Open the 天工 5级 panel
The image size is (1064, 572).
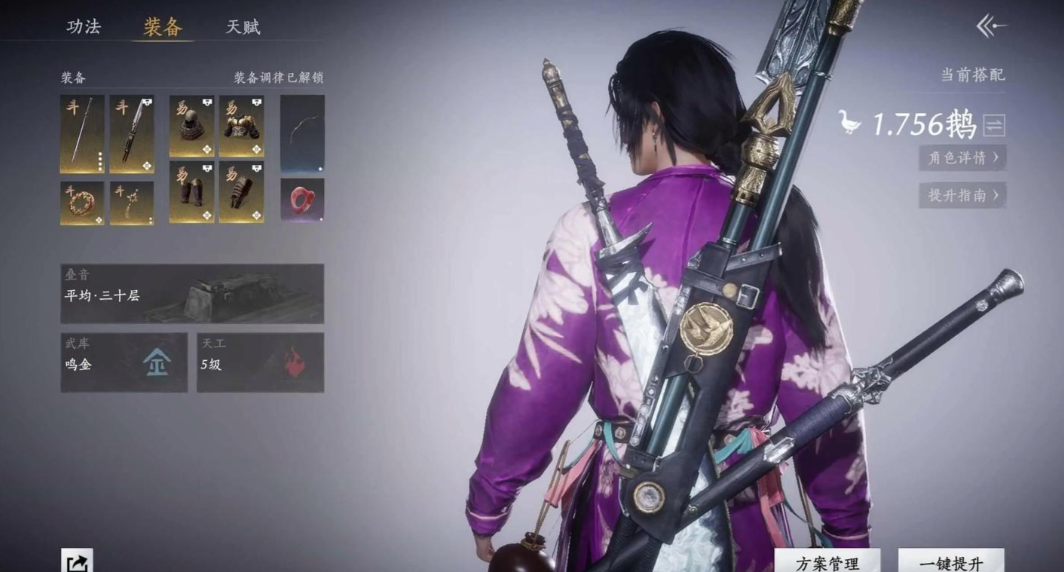click(x=260, y=362)
